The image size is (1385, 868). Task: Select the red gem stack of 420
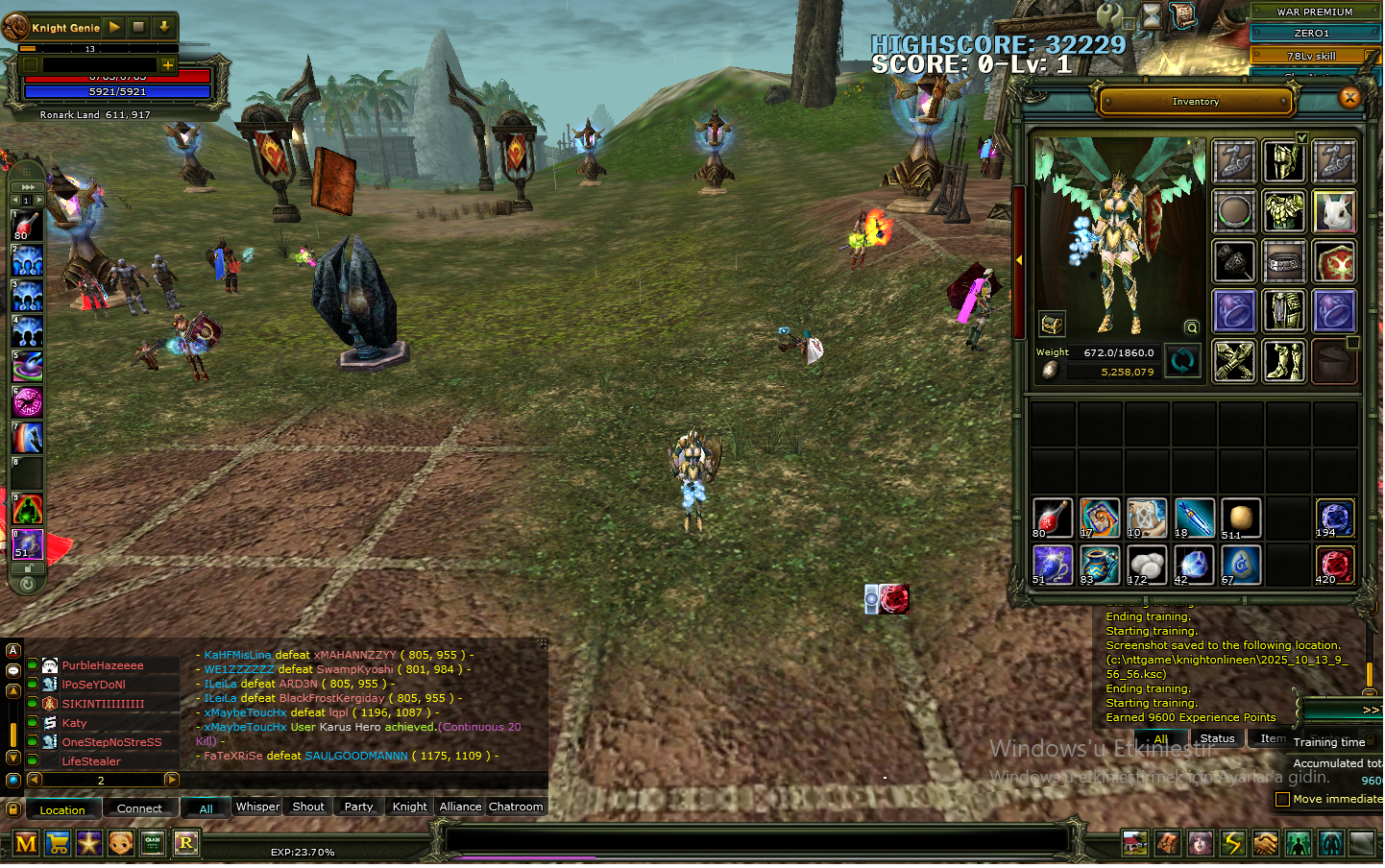[x=1334, y=566]
